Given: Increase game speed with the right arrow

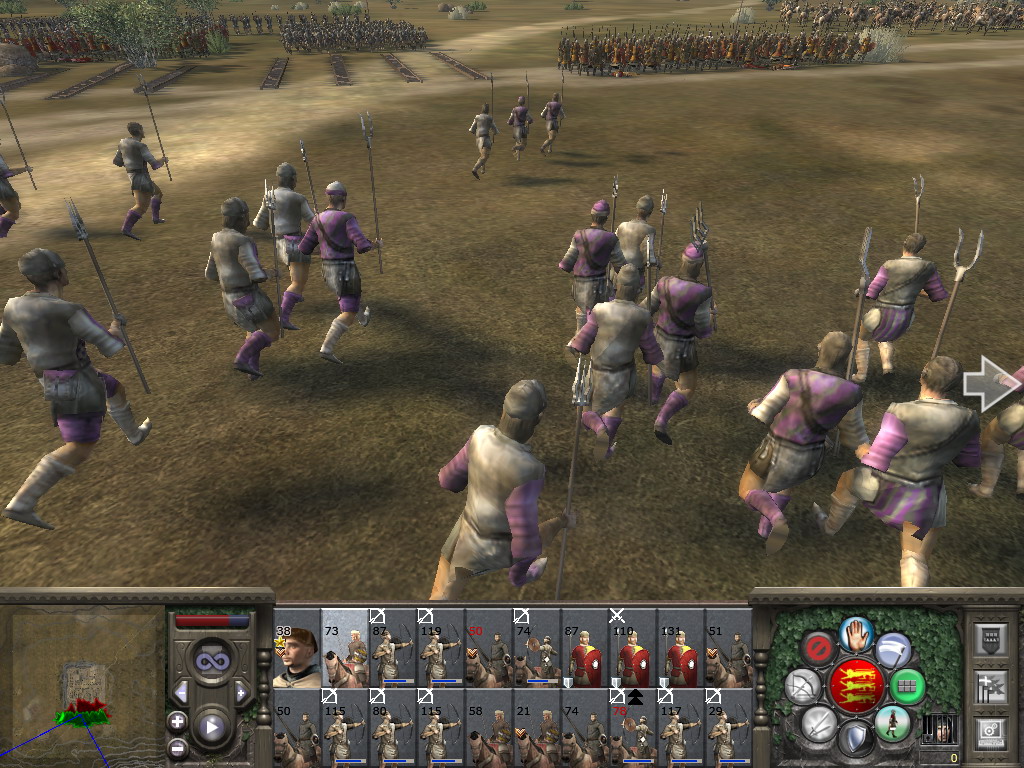Looking at the screenshot, I should [241, 692].
